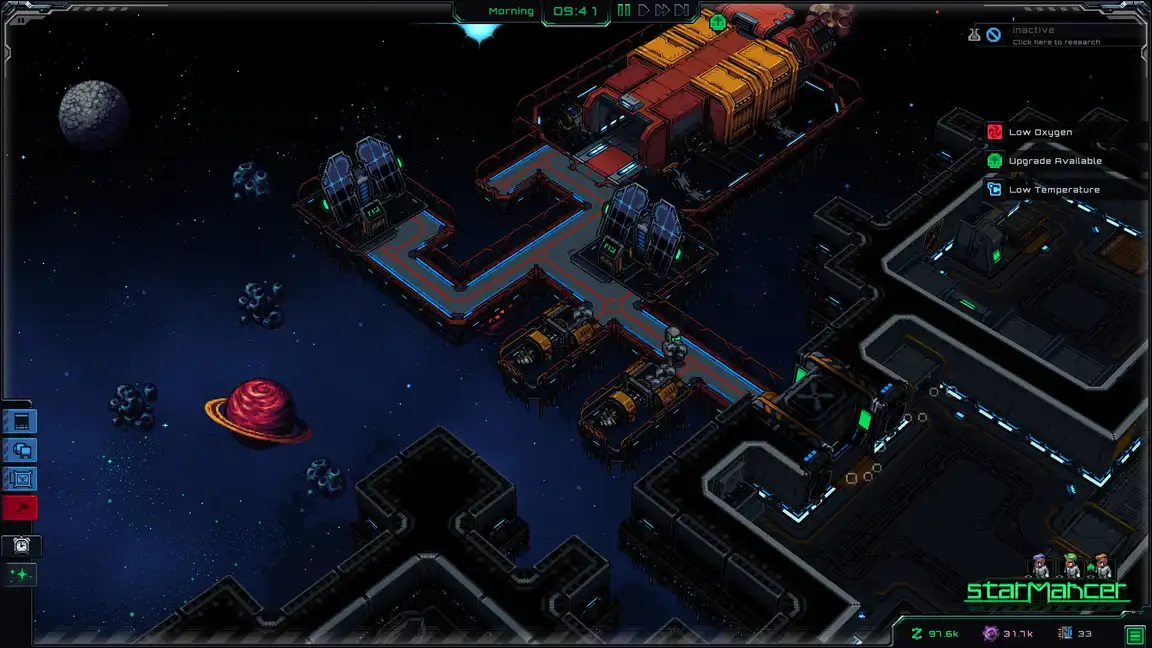Open the framed blueprint tool button
Image resolution: width=1152 pixels, height=648 pixels.
21,479
